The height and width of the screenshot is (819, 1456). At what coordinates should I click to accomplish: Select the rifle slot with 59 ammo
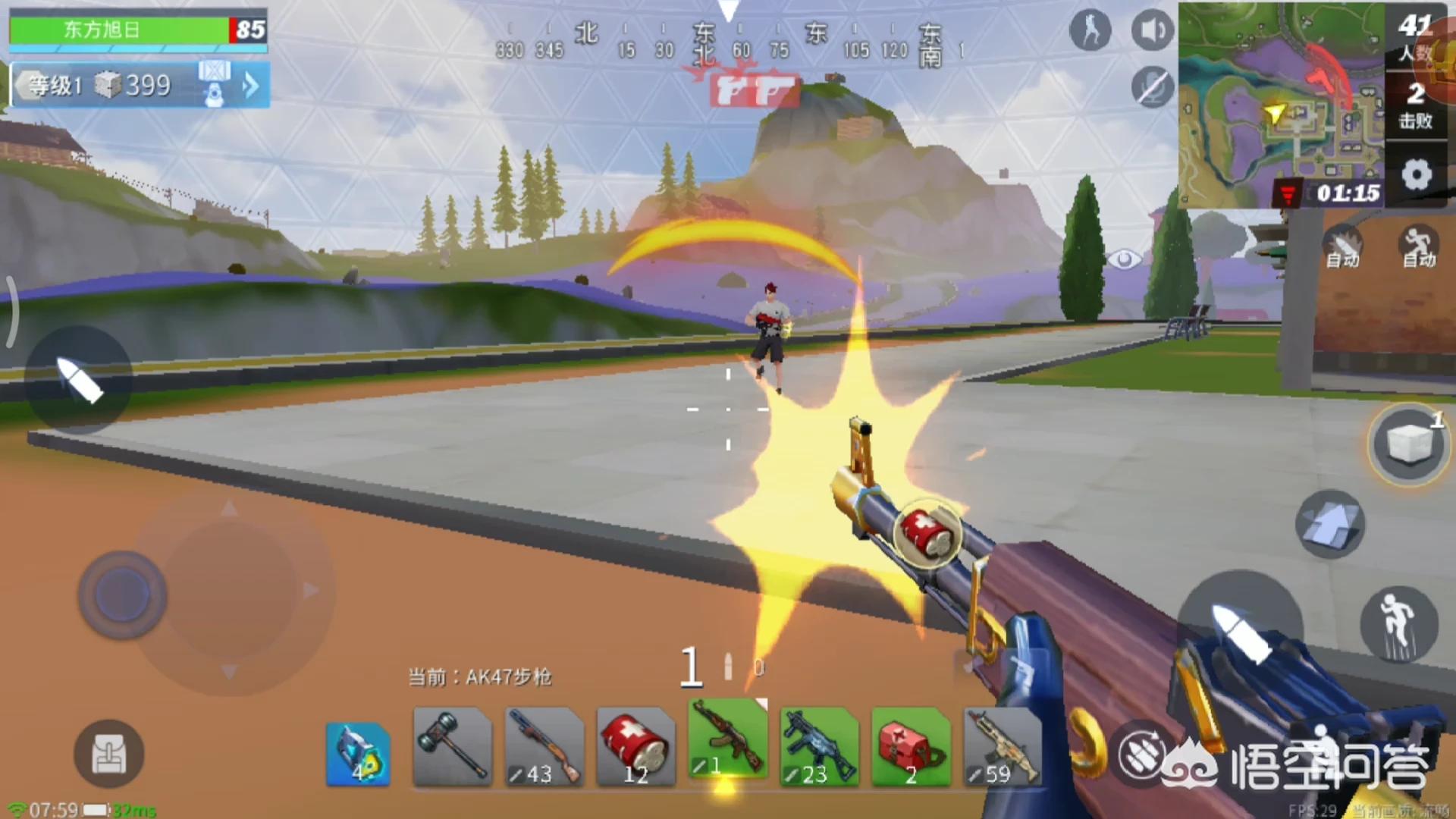click(1002, 746)
